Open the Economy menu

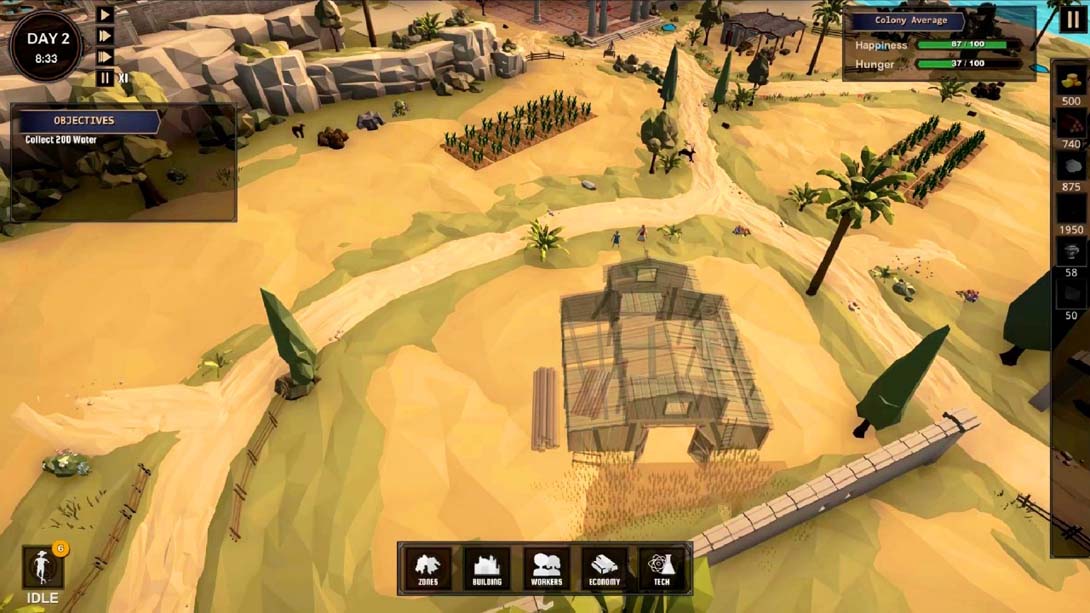604,569
